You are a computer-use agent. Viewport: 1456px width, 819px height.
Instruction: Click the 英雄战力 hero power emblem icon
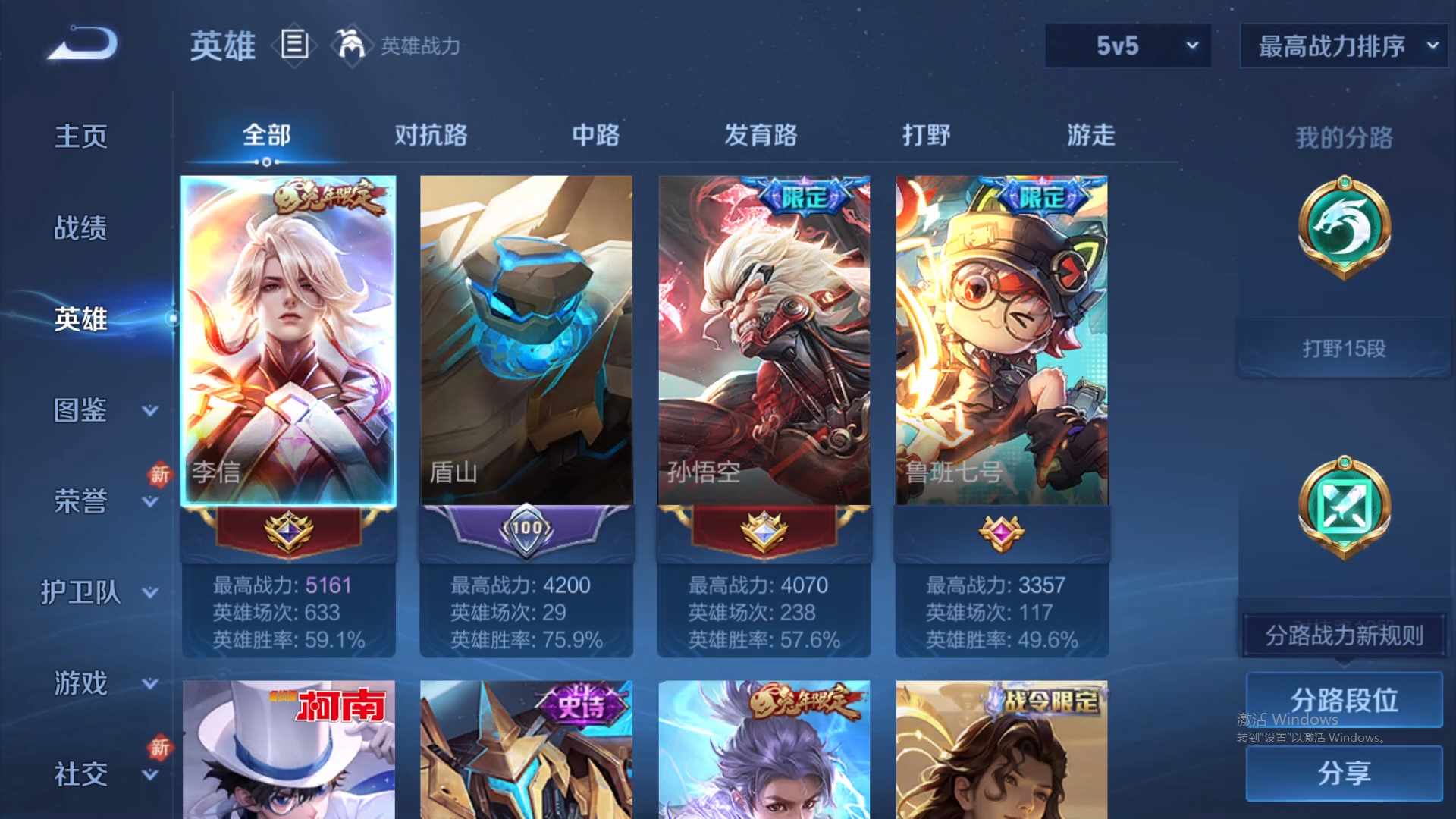coord(350,44)
